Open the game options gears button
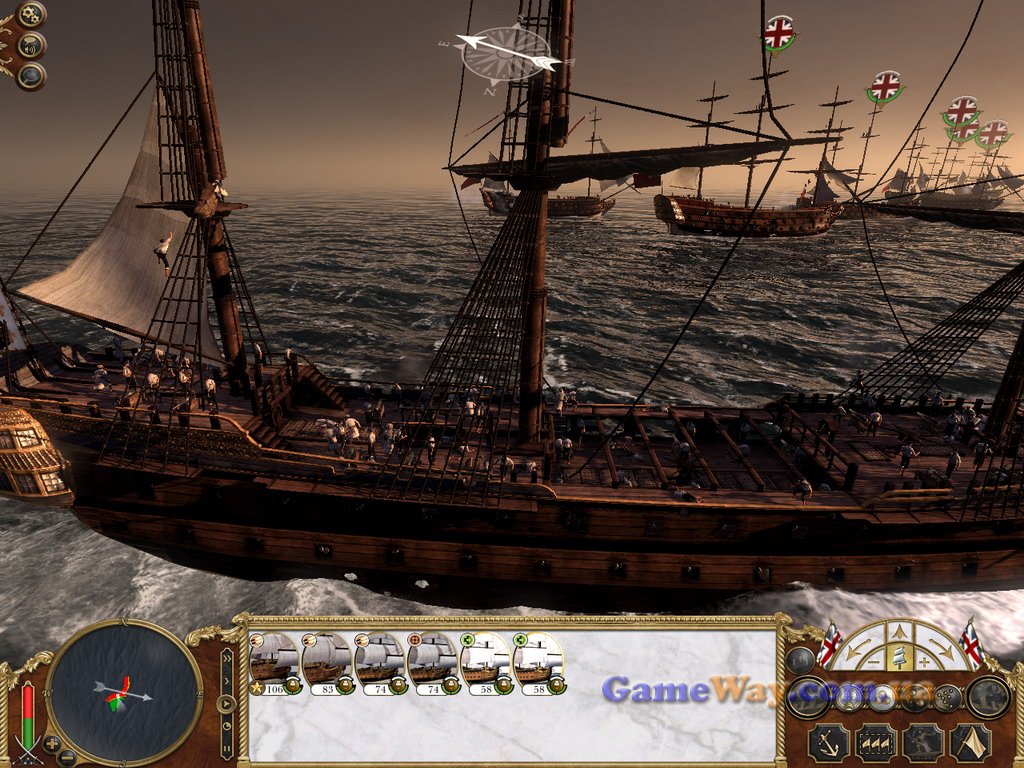The height and width of the screenshot is (768, 1024). 31,15
